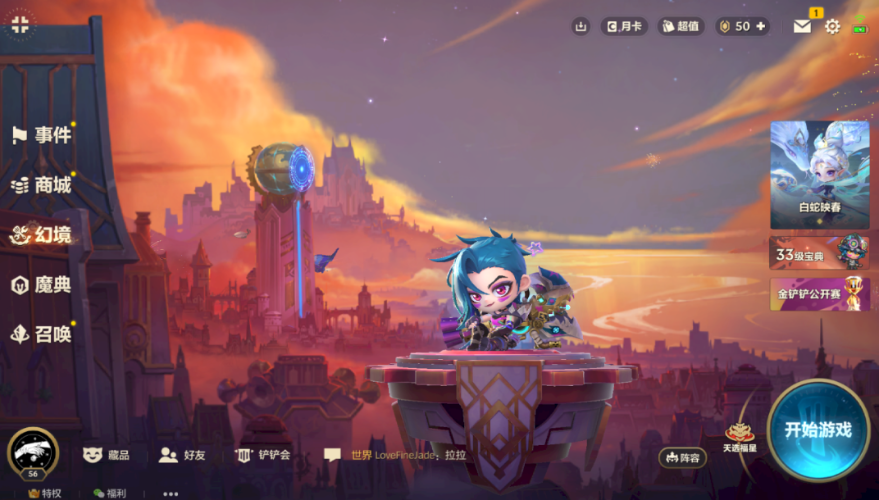Open the 好友 friends list
Screen dimensions: 879x500
click(x=183, y=455)
